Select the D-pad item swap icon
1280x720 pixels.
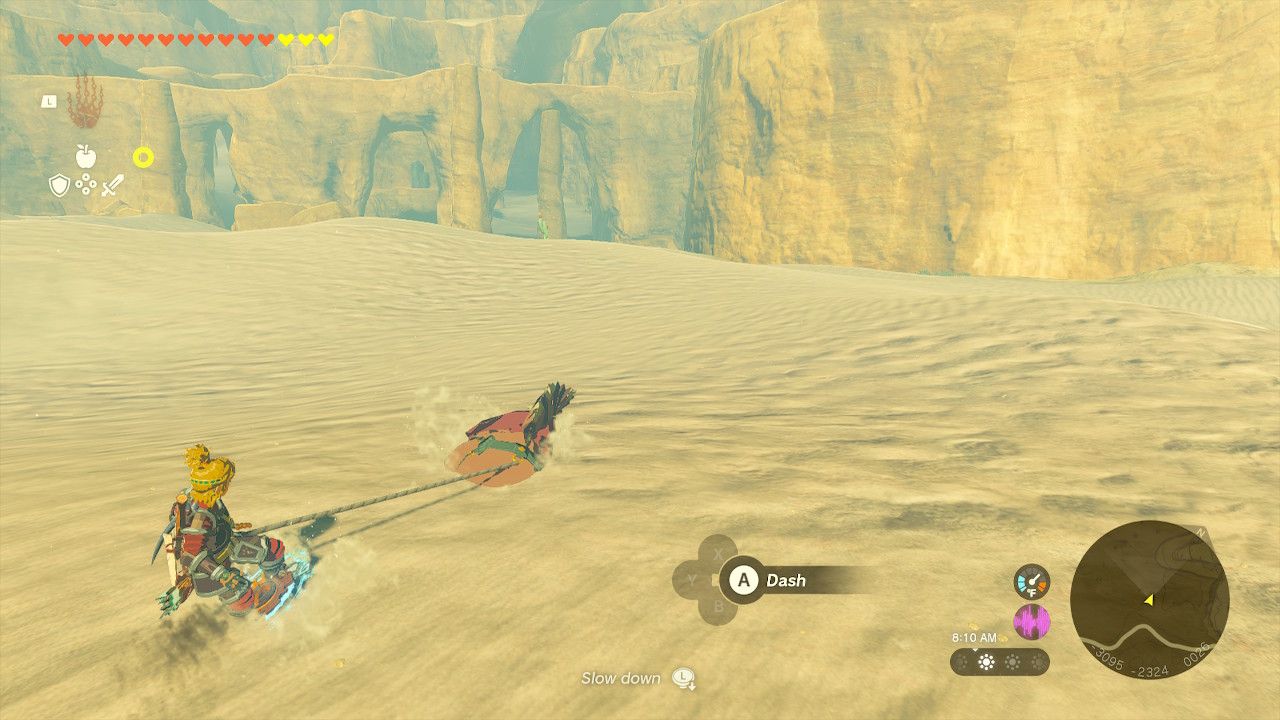[x=86, y=184]
